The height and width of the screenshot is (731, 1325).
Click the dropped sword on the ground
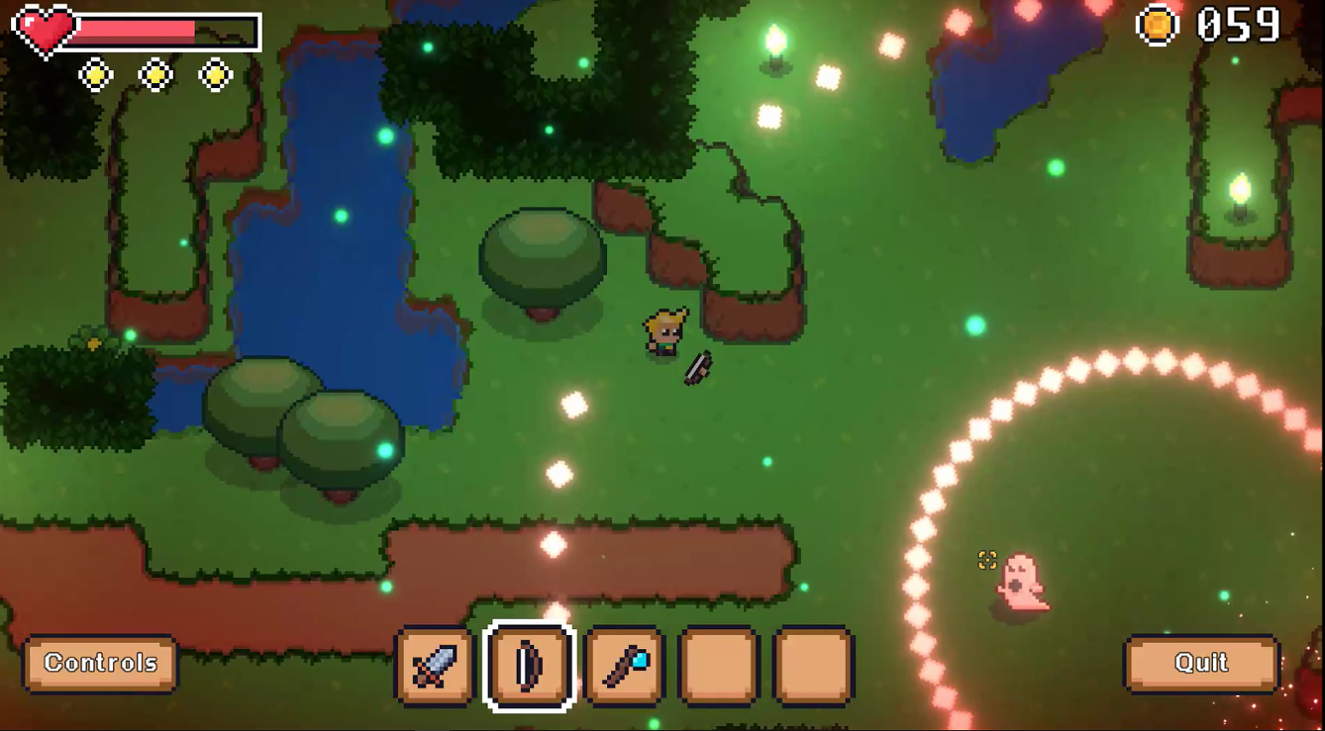(x=698, y=367)
